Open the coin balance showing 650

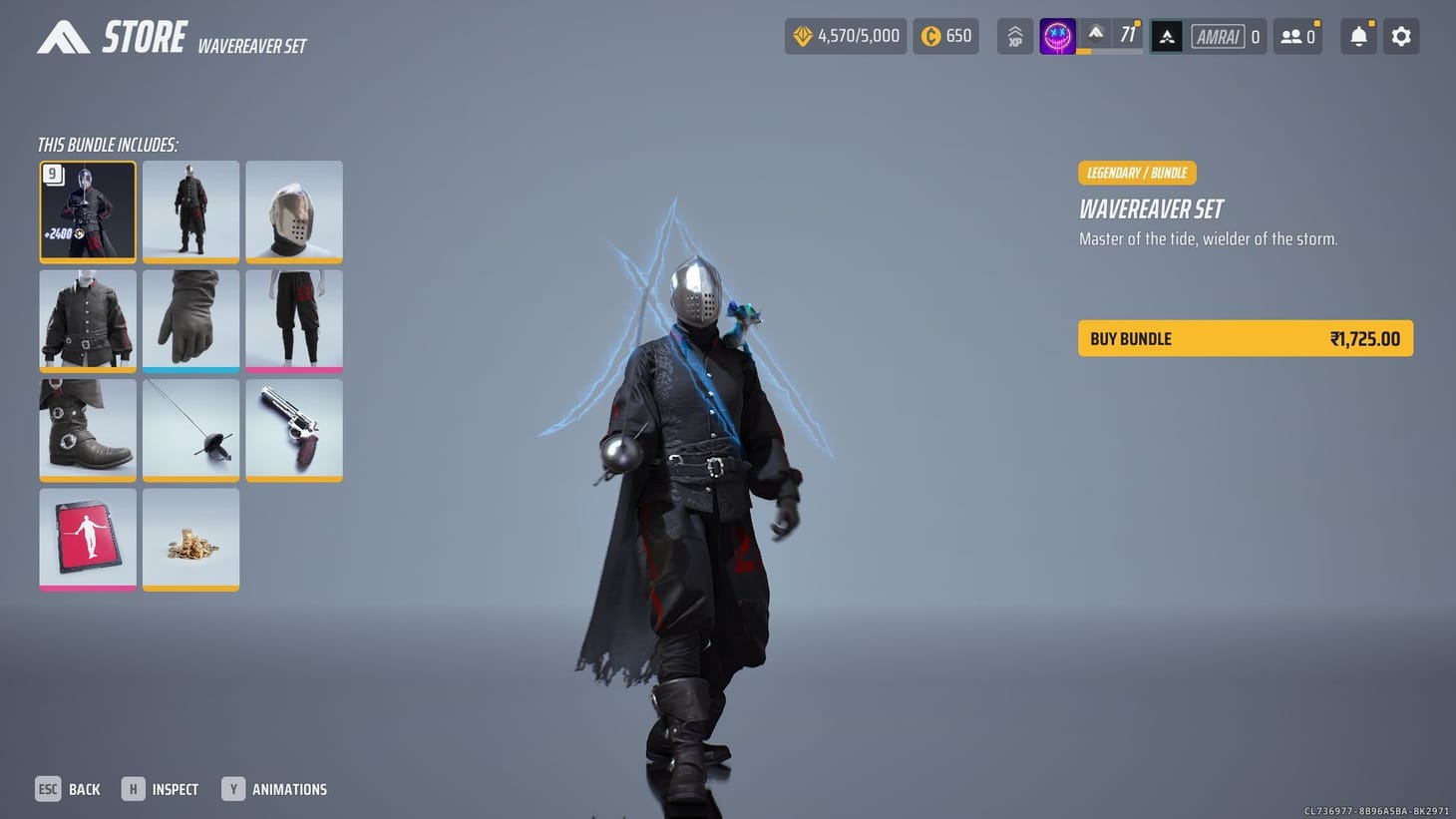tap(944, 35)
